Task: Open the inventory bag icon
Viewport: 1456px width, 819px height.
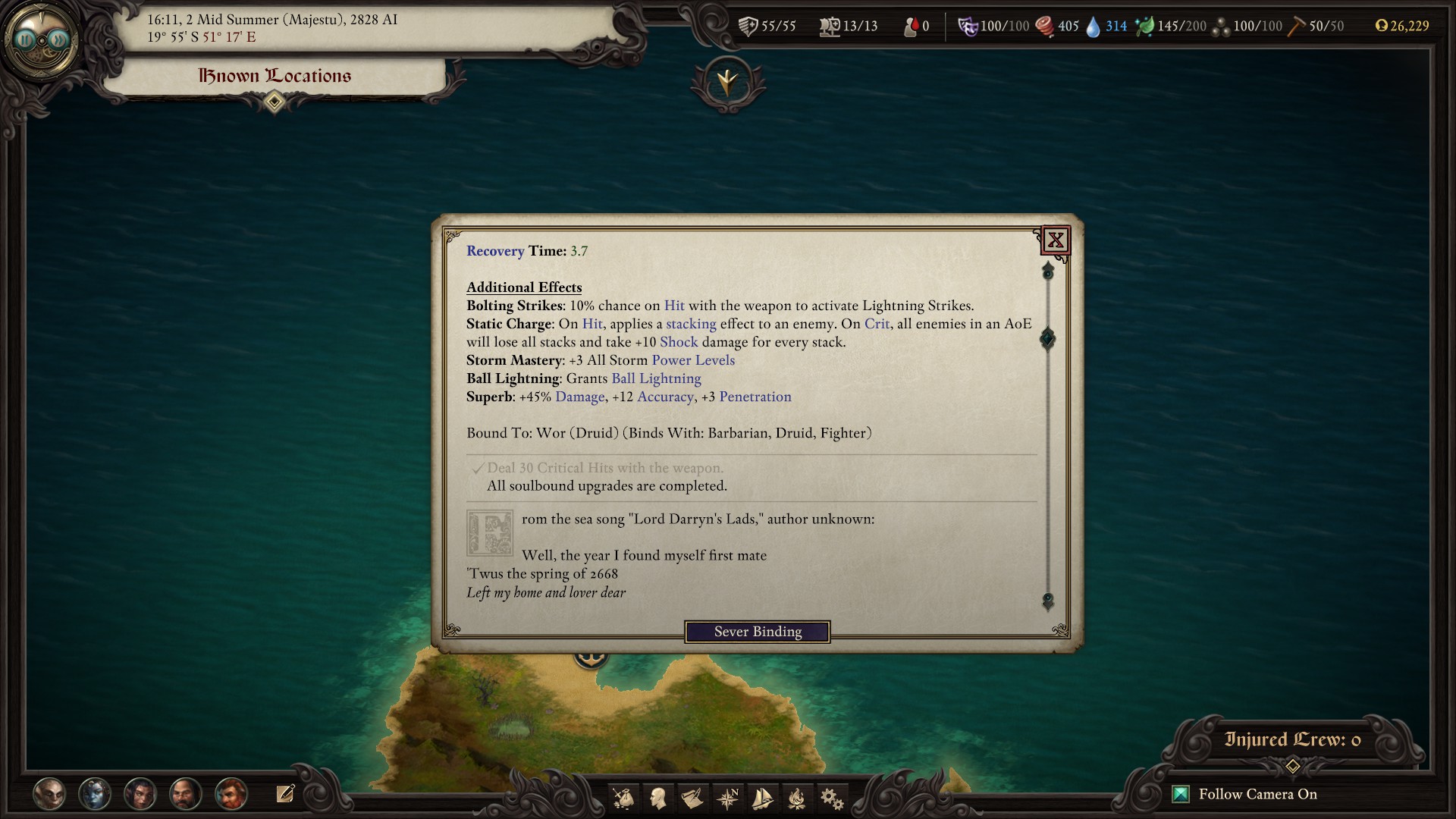Action: [x=623, y=798]
